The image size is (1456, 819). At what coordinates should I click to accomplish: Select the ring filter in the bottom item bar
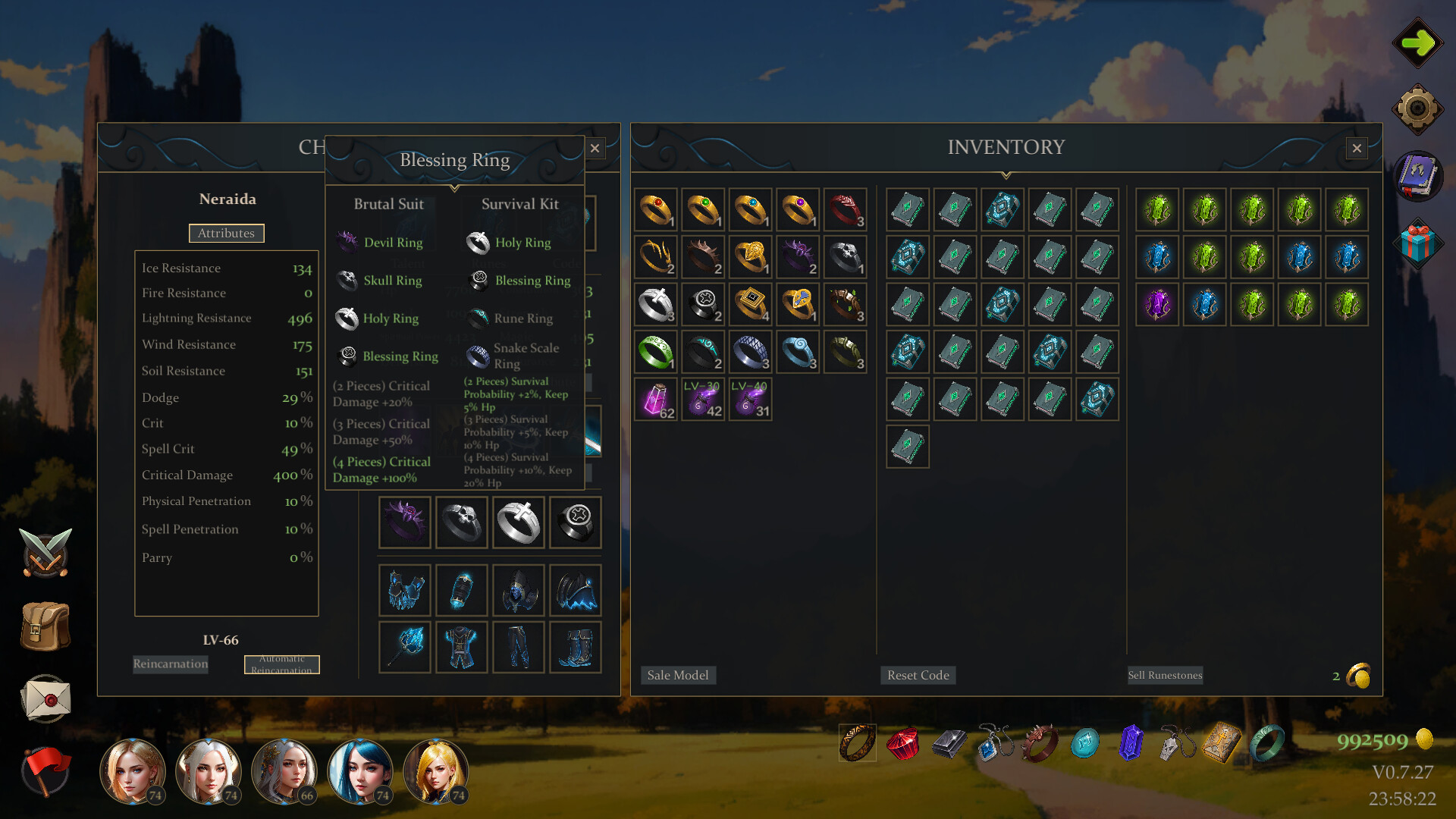pyautogui.click(x=856, y=745)
